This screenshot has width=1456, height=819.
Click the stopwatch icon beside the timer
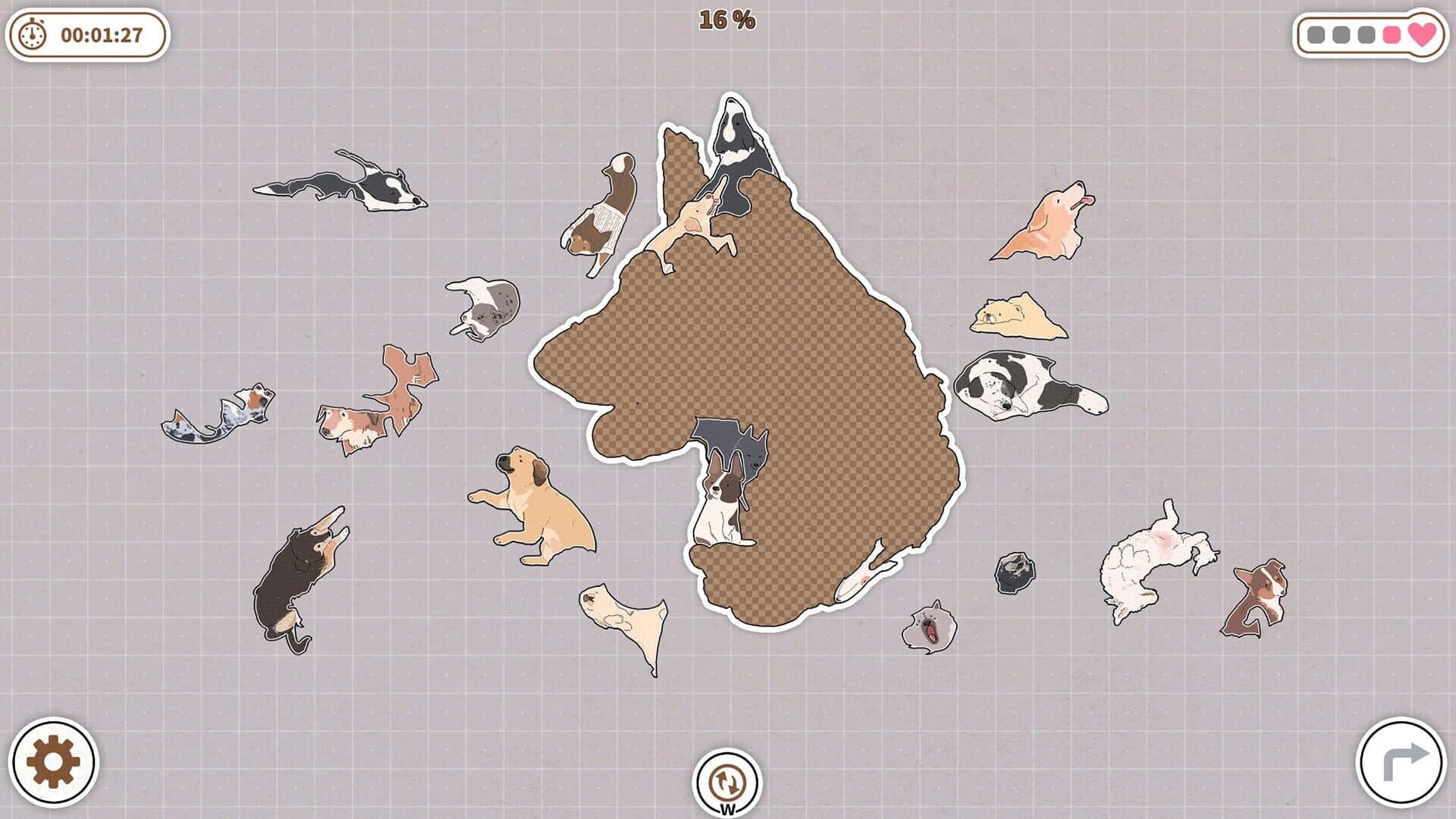click(30, 33)
